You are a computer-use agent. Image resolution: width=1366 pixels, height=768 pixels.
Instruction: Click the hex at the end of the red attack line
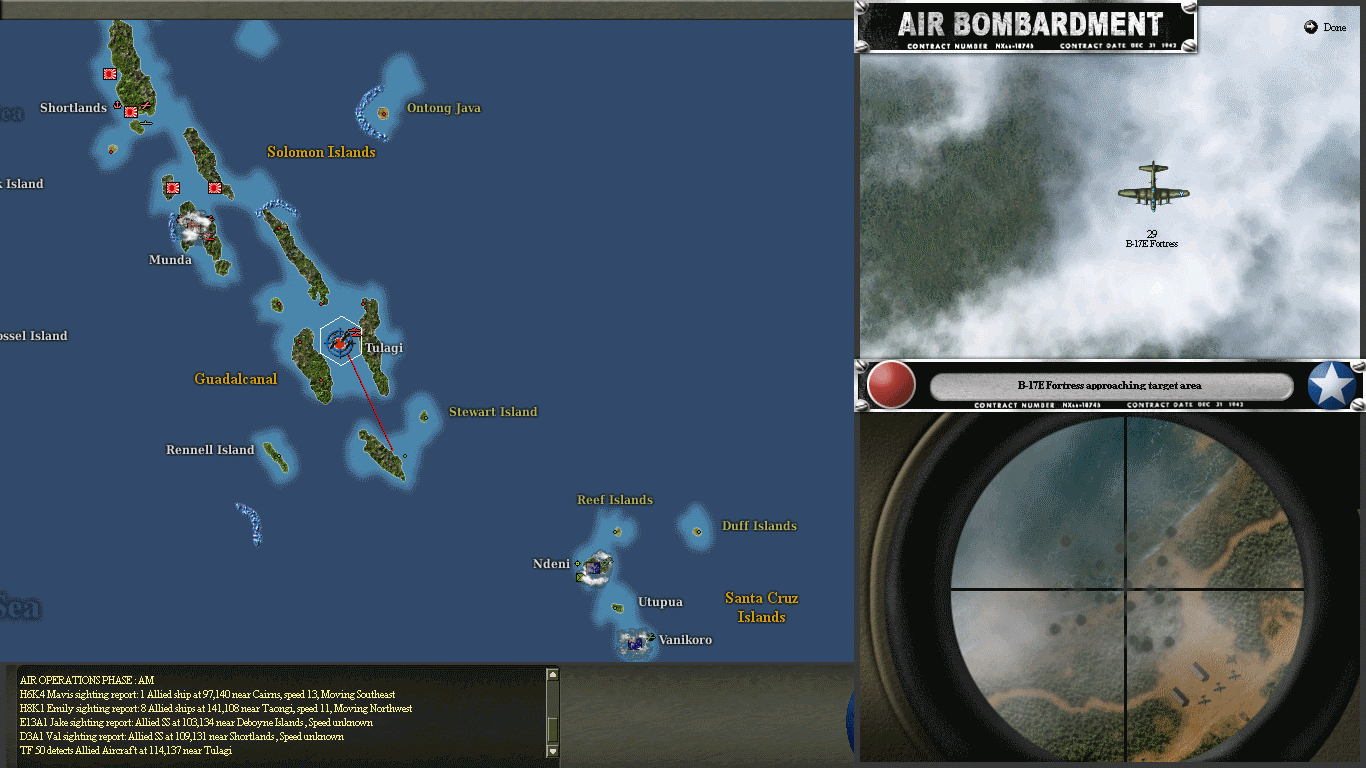394,451
